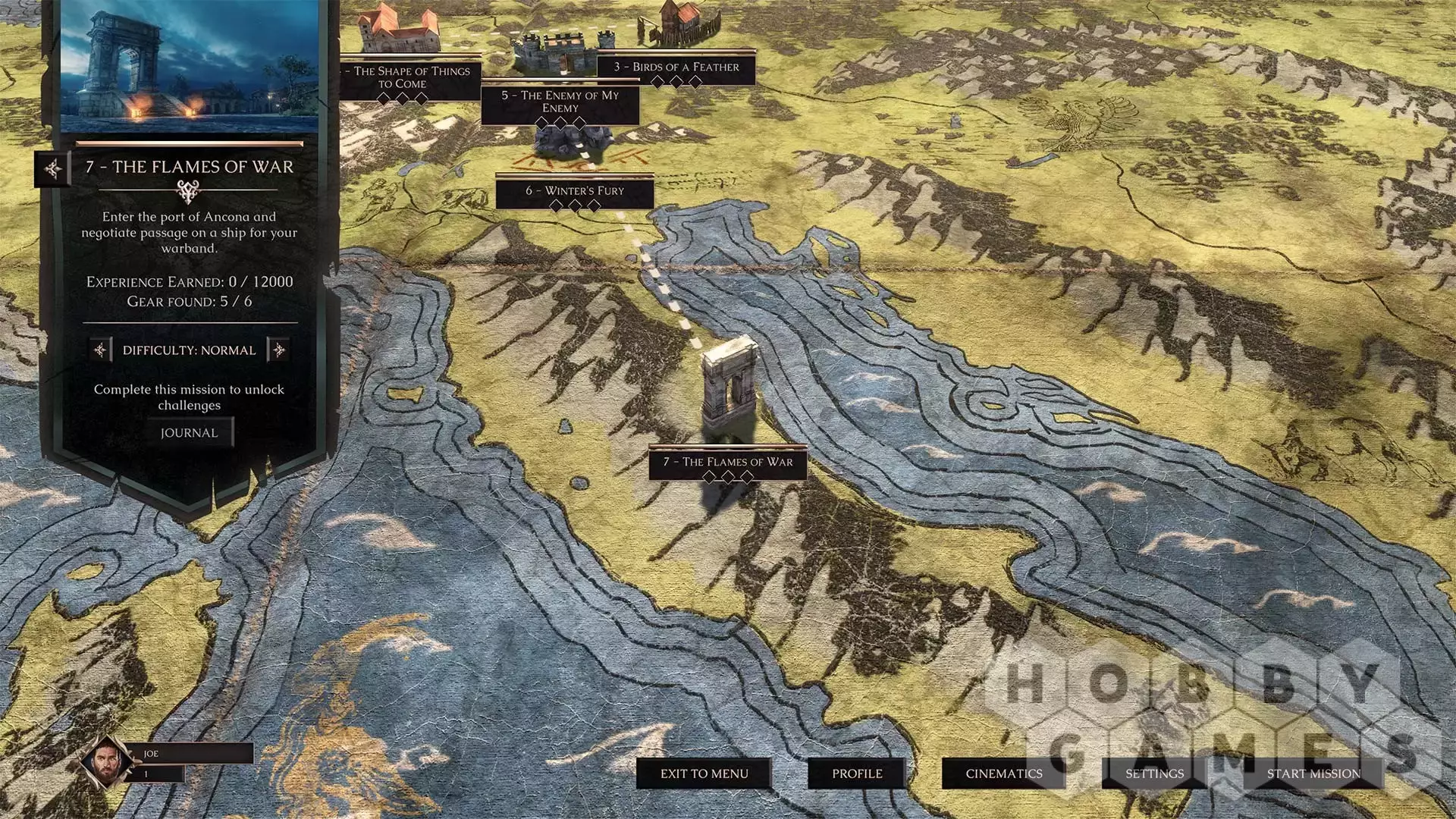Select map mission 5 - The Enemy of My Enemy
The width and height of the screenshot is (1456, 819).
click(560, 102)
